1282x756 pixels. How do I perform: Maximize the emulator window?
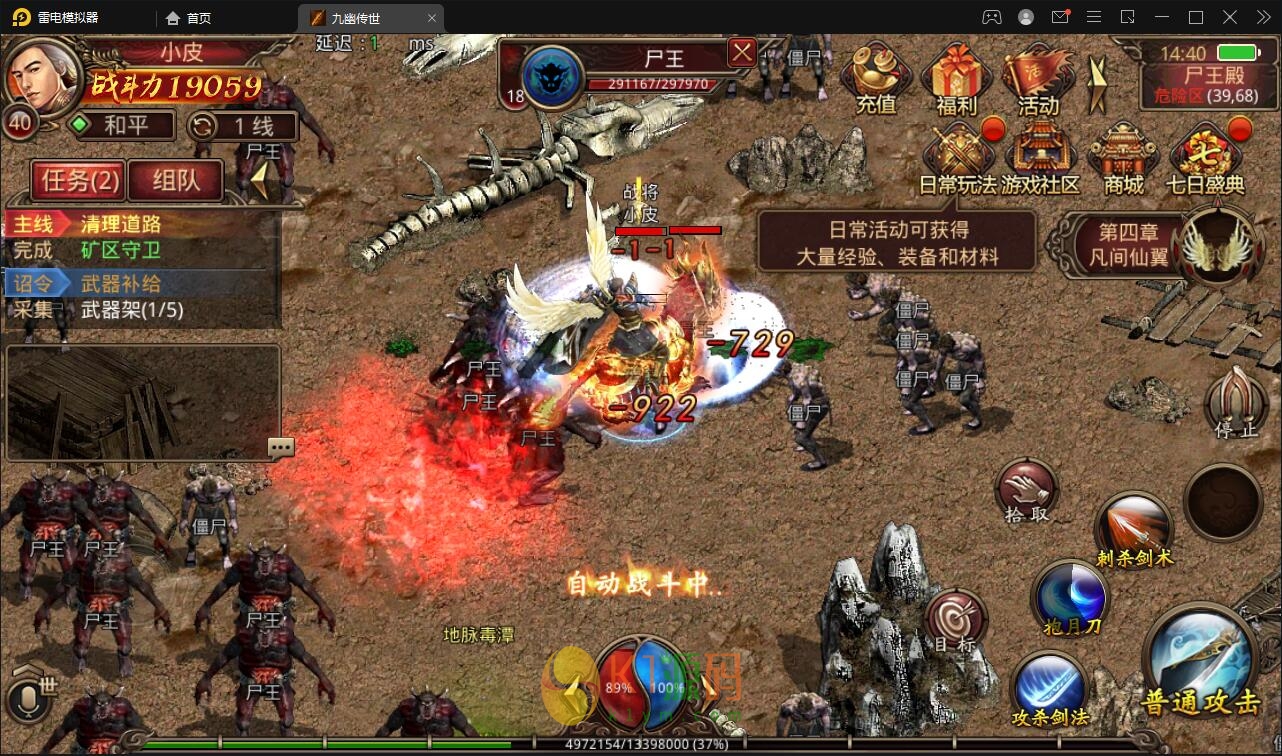pos(1195,17)
